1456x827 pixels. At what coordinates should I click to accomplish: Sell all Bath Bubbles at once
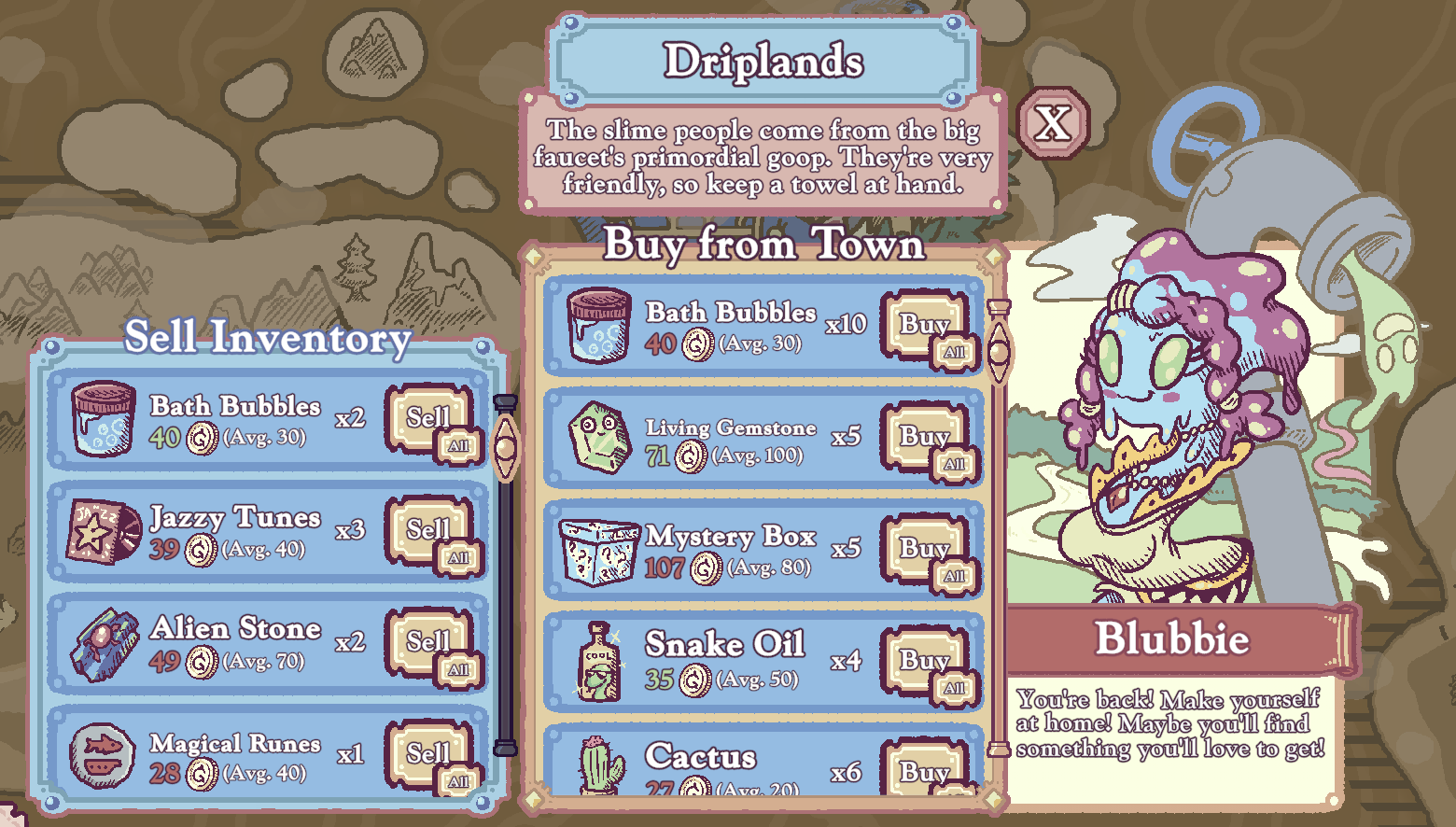[x=458, y=445]
